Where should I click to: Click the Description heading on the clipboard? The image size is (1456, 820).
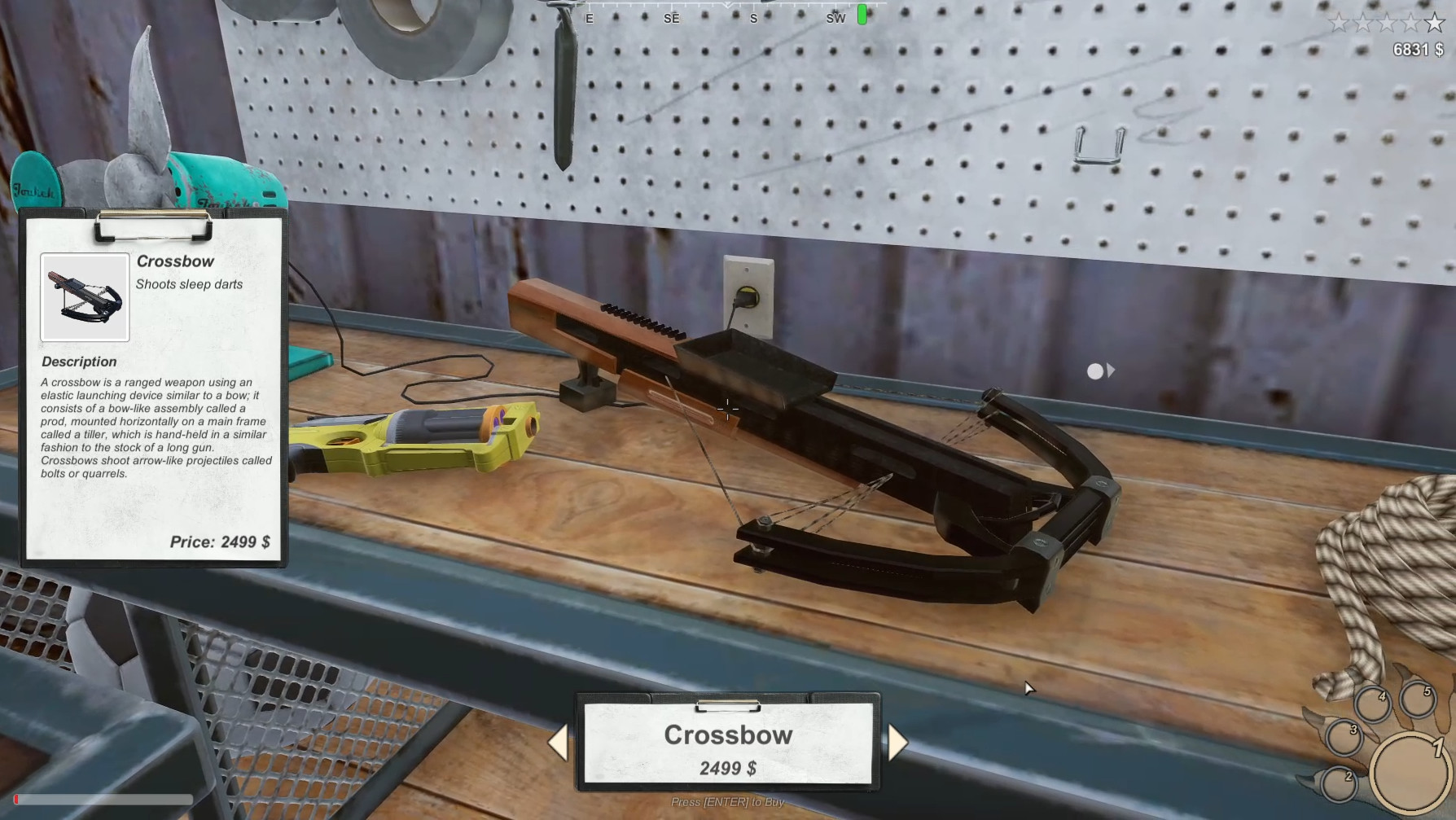(x=78, y=361)
